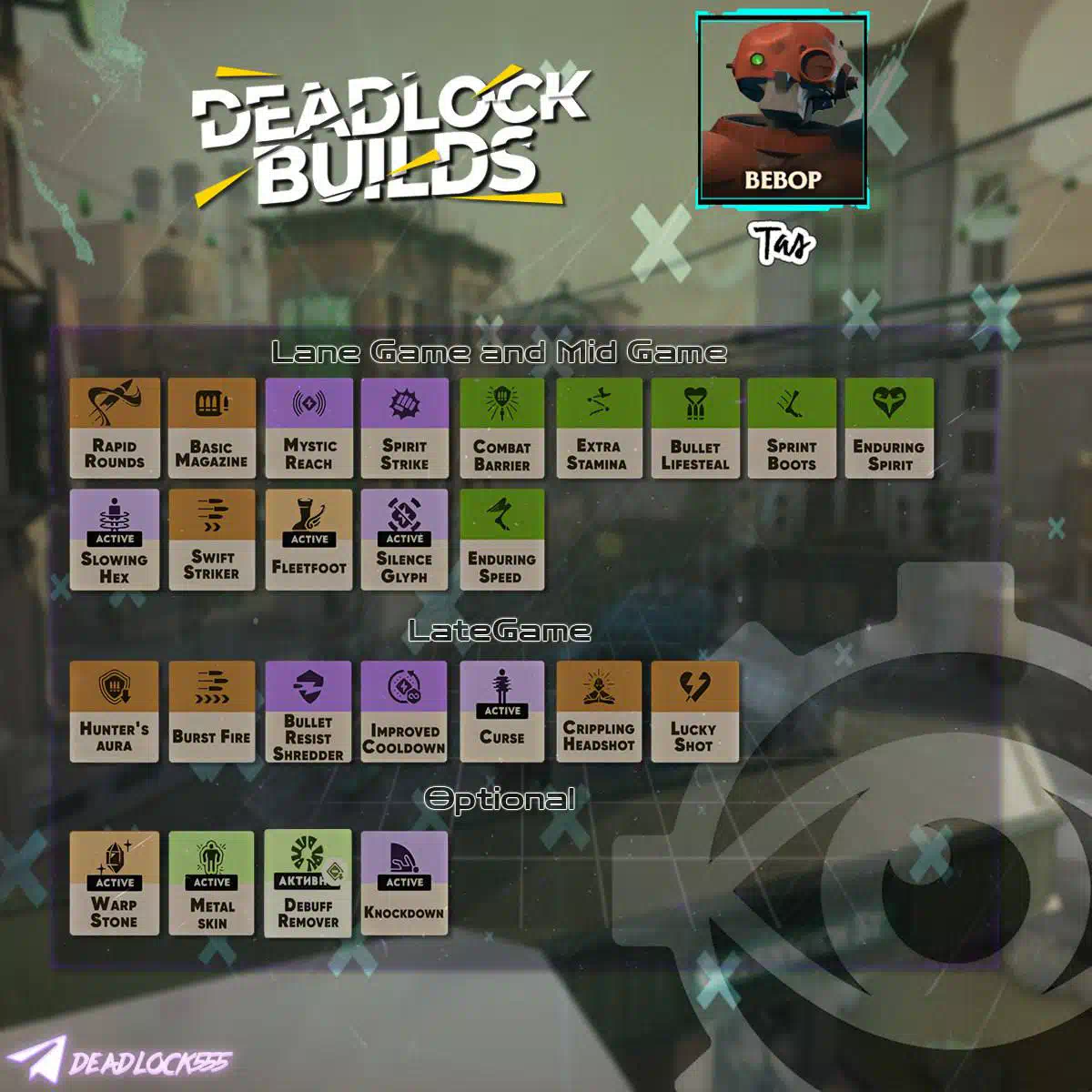1092x1092 pixels.
Task: Choose the Warp Stone optional item
Action: pyautogui.click(x=115, y=882)
